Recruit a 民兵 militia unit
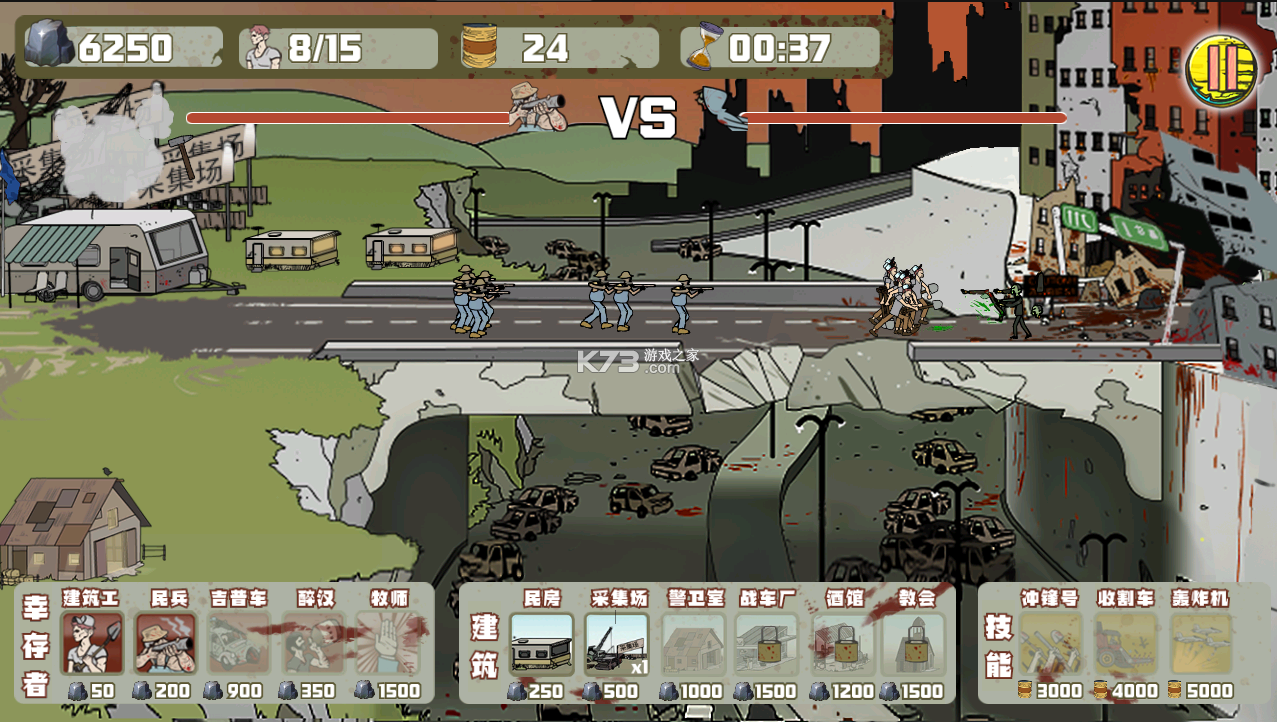1277x722 pixels. point(165,644)
